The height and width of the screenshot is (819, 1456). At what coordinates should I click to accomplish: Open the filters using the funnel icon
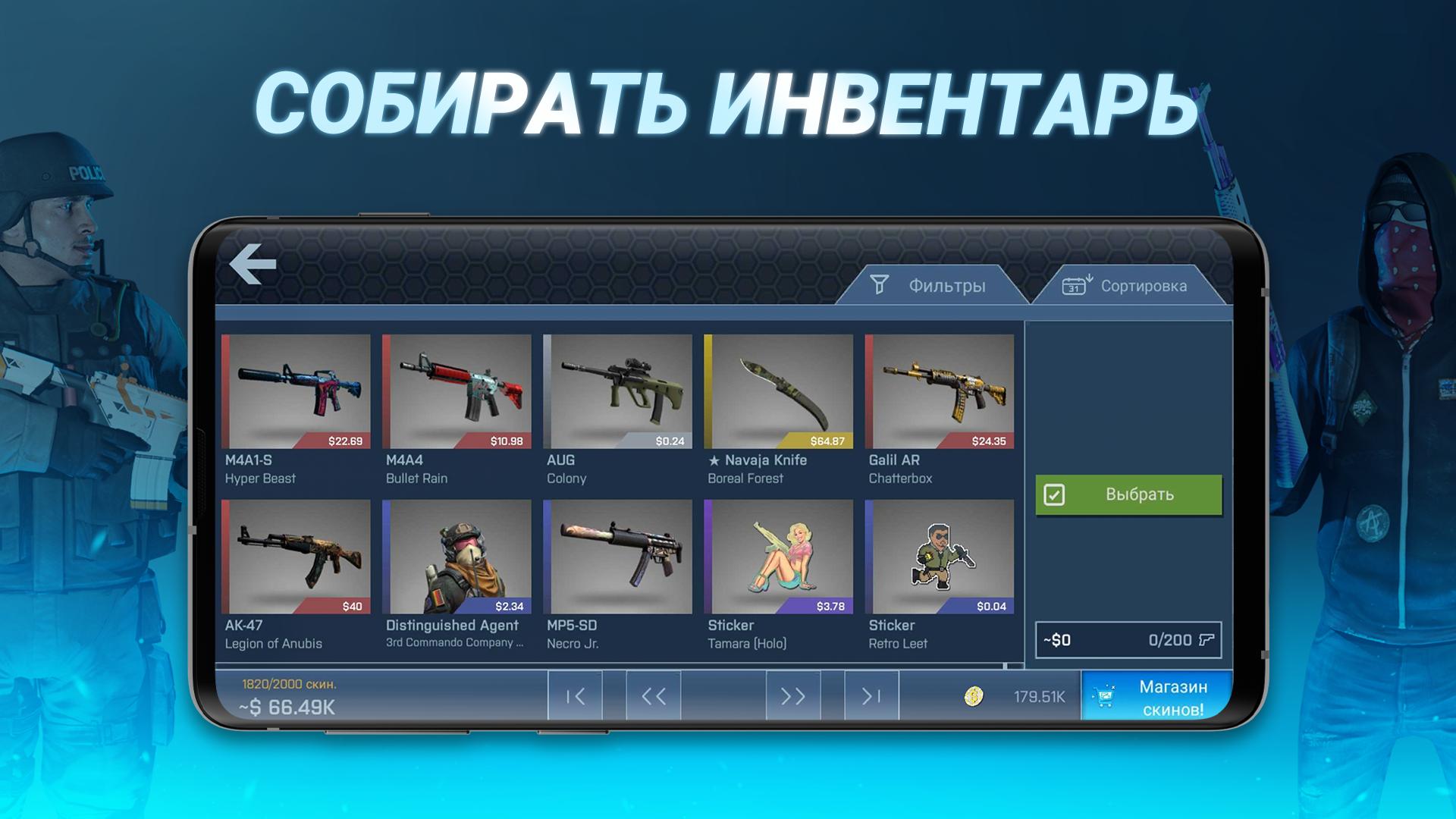click(880, 285)
